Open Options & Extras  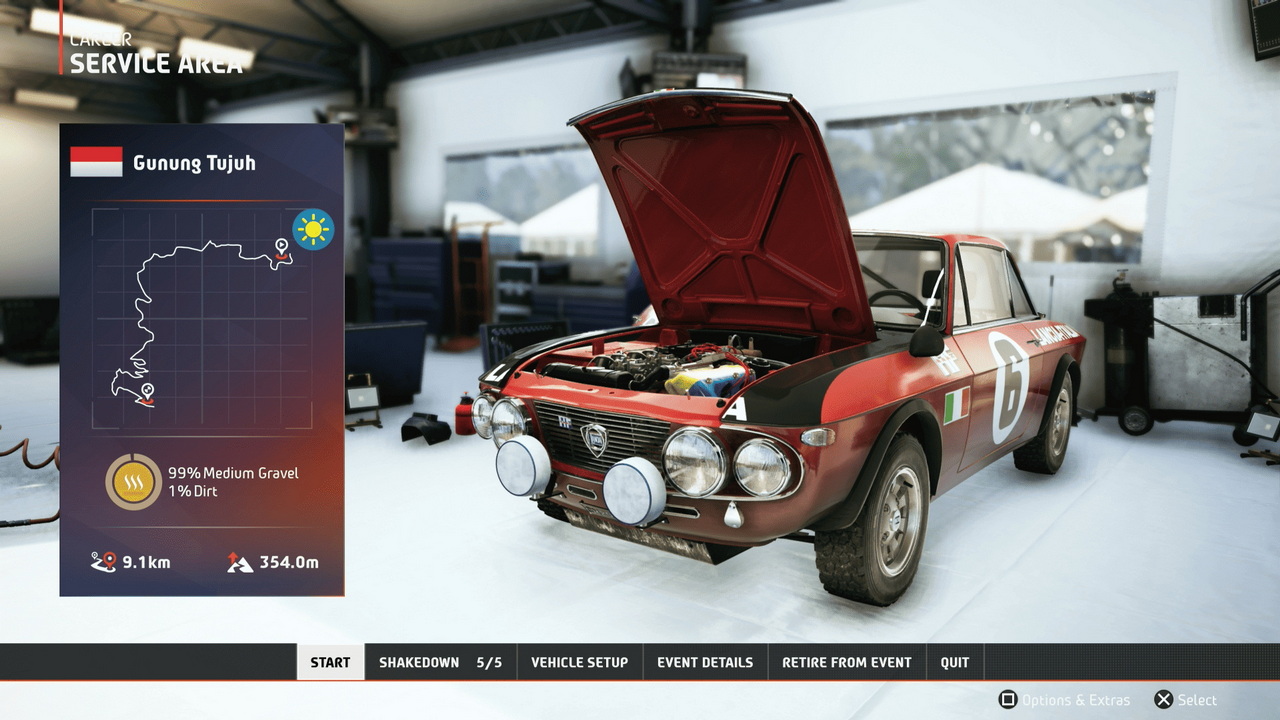pos(1064,700)
